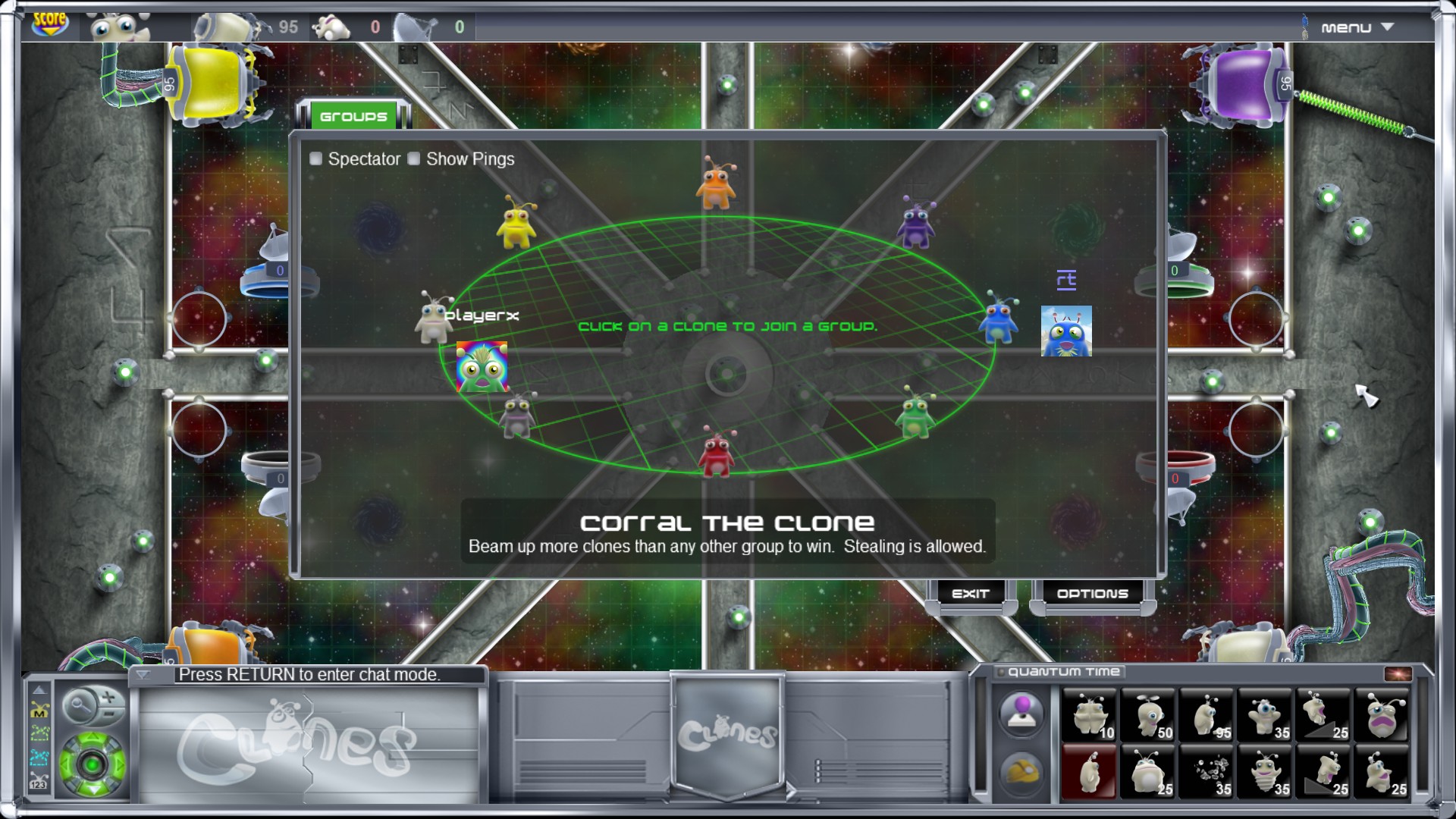Click the green center of the directional pad
This screenshot has height=819, width=1456.
pyautogui.click(x=91, y=764)
